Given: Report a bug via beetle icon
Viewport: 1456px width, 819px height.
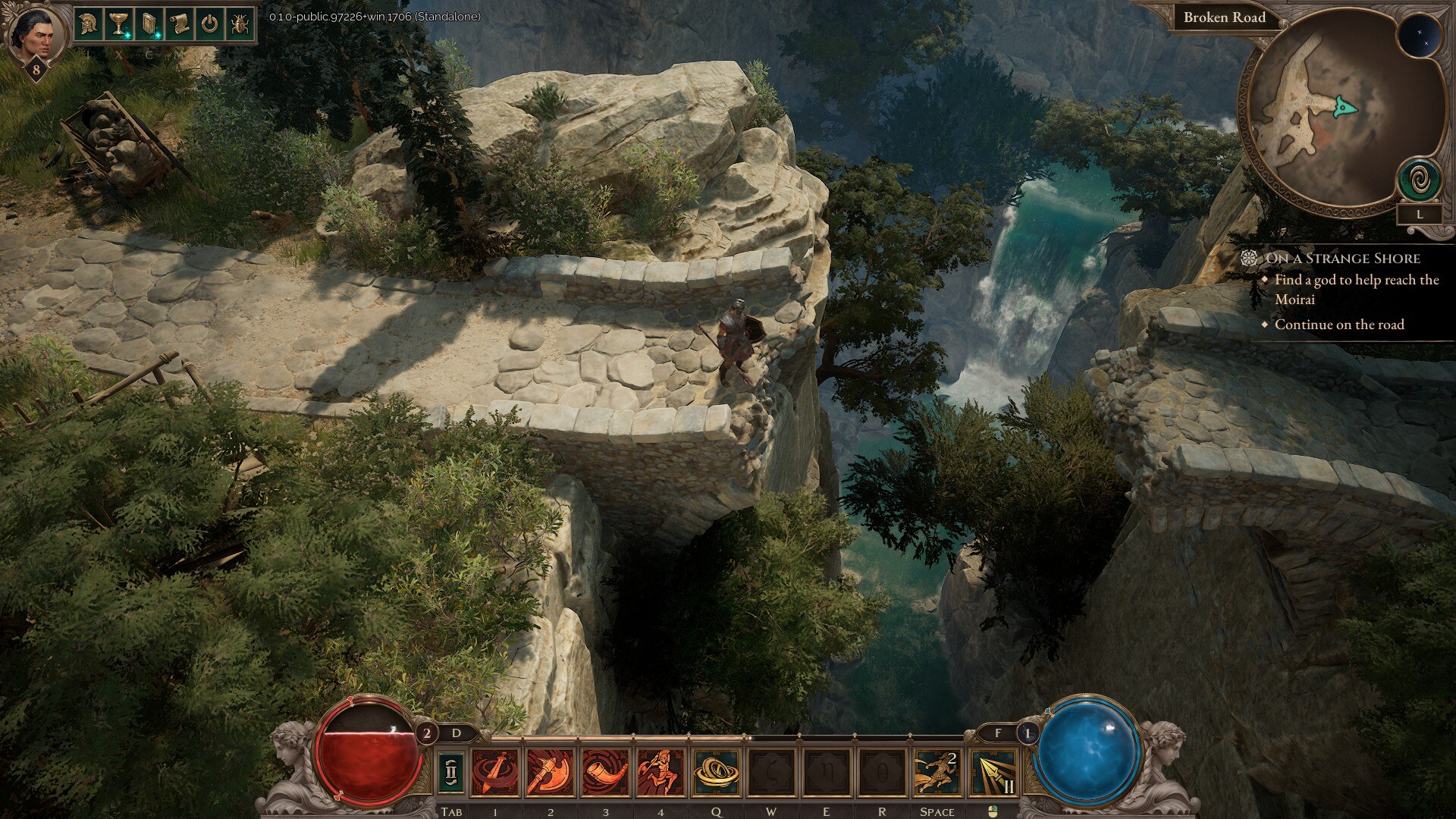Looking at the screenshot, I should [240, 24].
